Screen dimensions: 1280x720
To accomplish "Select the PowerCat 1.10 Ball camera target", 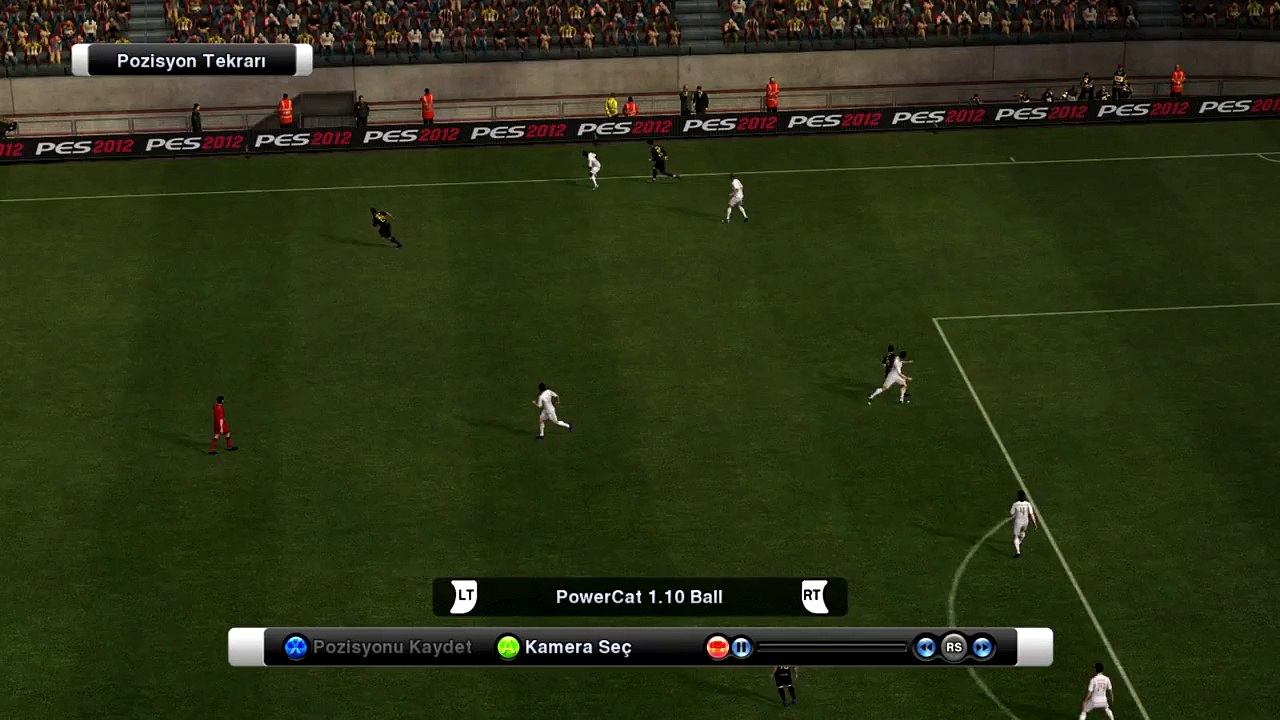I will click(x=639, y=597).
